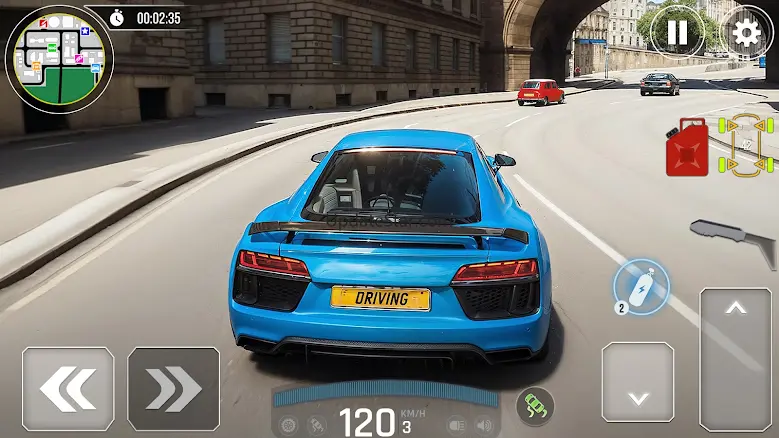
Task: Tap the accelerator up-arrow pedal
Action: tap(735, 360)
